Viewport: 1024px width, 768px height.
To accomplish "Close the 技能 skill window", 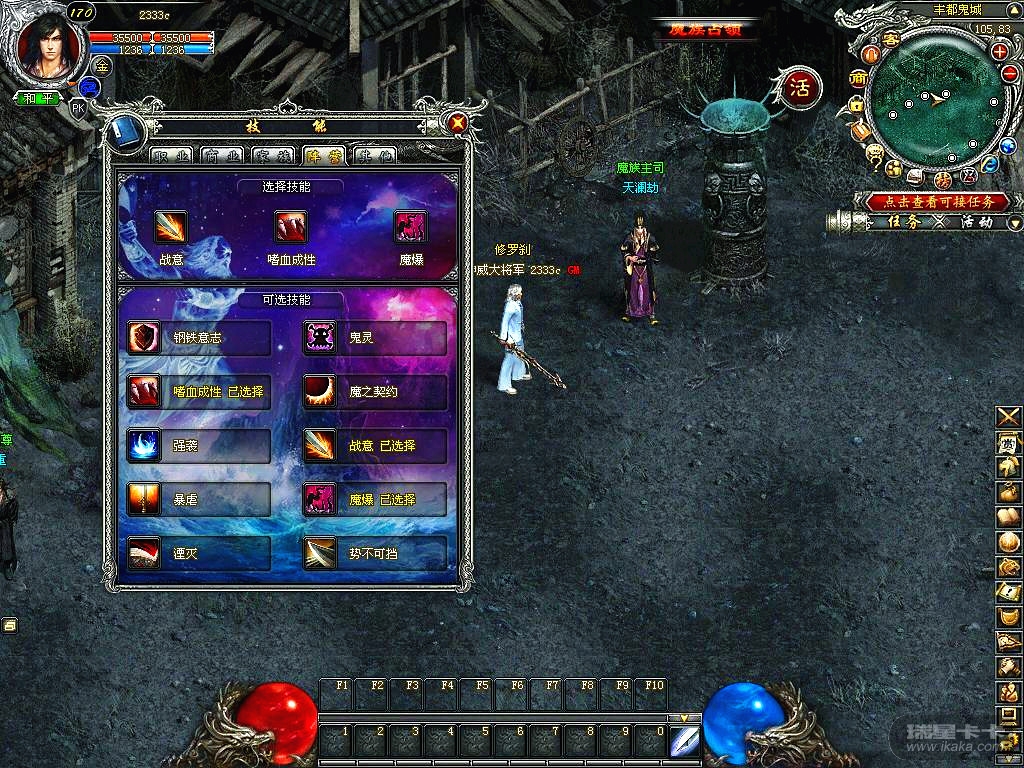I will [458, 123].
